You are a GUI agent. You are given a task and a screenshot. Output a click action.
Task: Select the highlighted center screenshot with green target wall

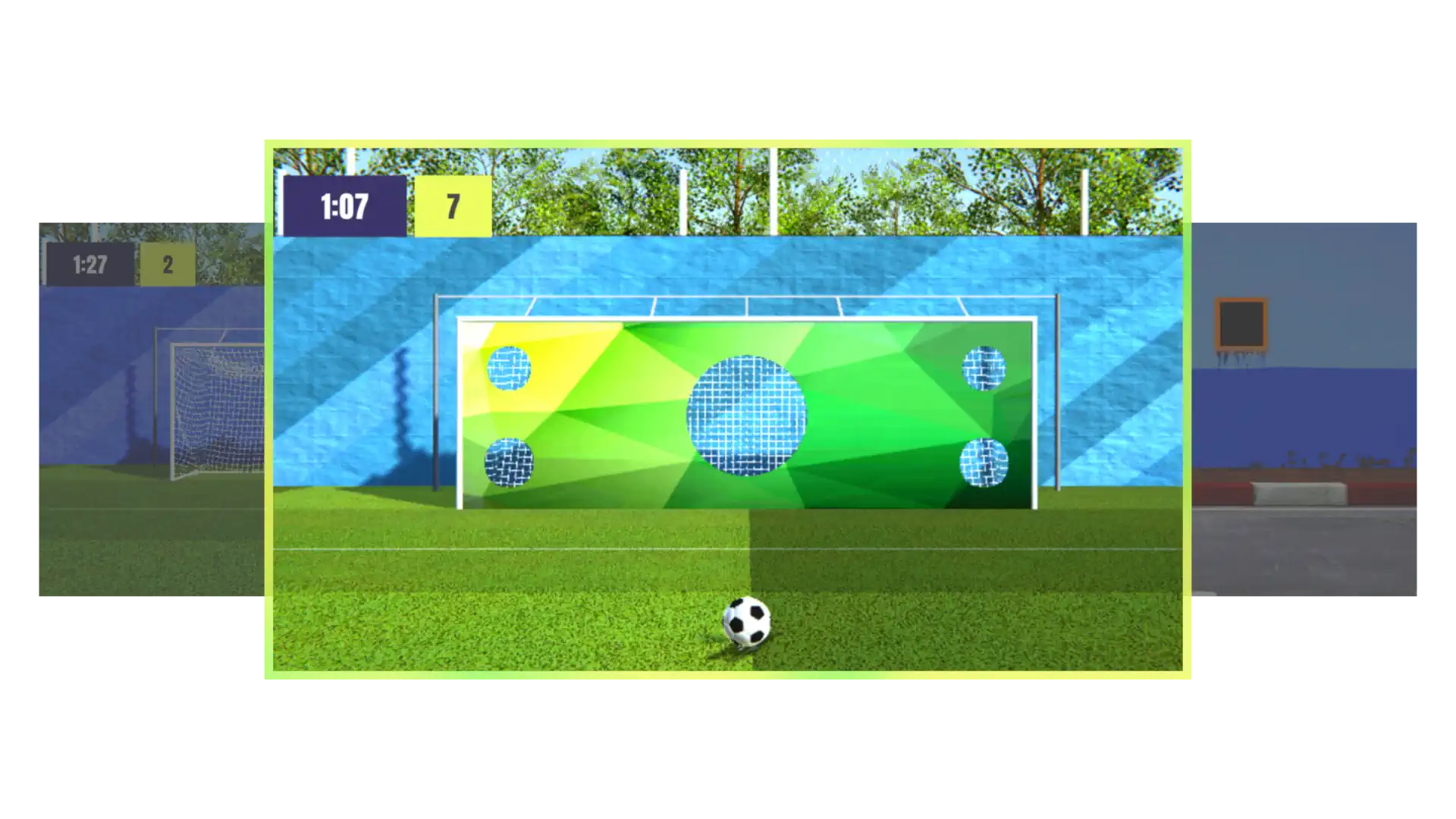pyautogui.click(x=727, y=409)
